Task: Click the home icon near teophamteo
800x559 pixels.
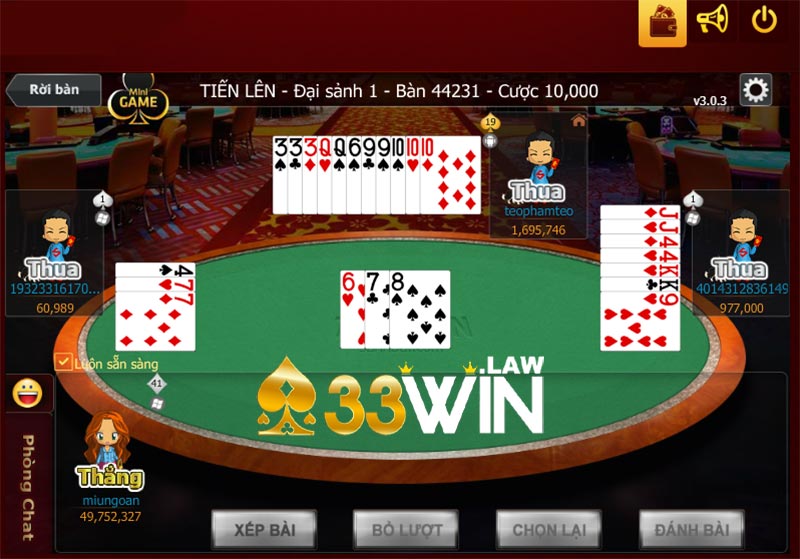Action: (578, 120)
